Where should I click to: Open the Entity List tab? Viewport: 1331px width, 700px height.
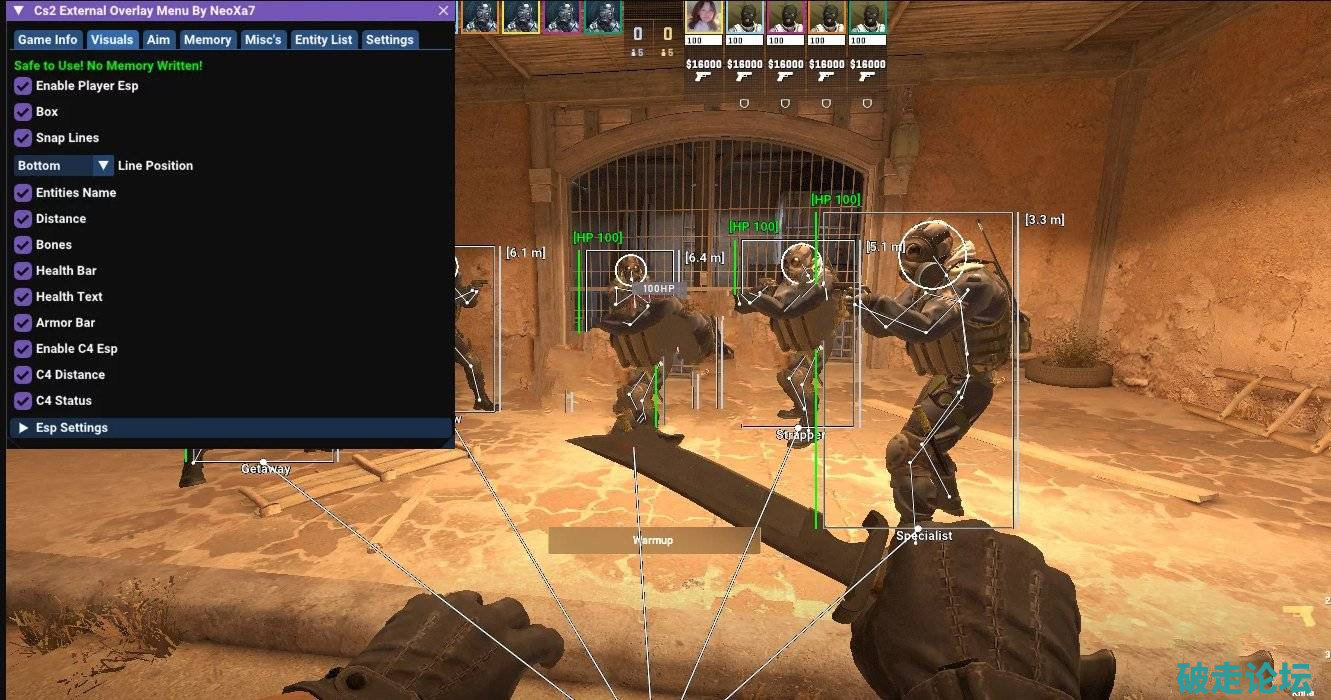(x=323, y=40)
